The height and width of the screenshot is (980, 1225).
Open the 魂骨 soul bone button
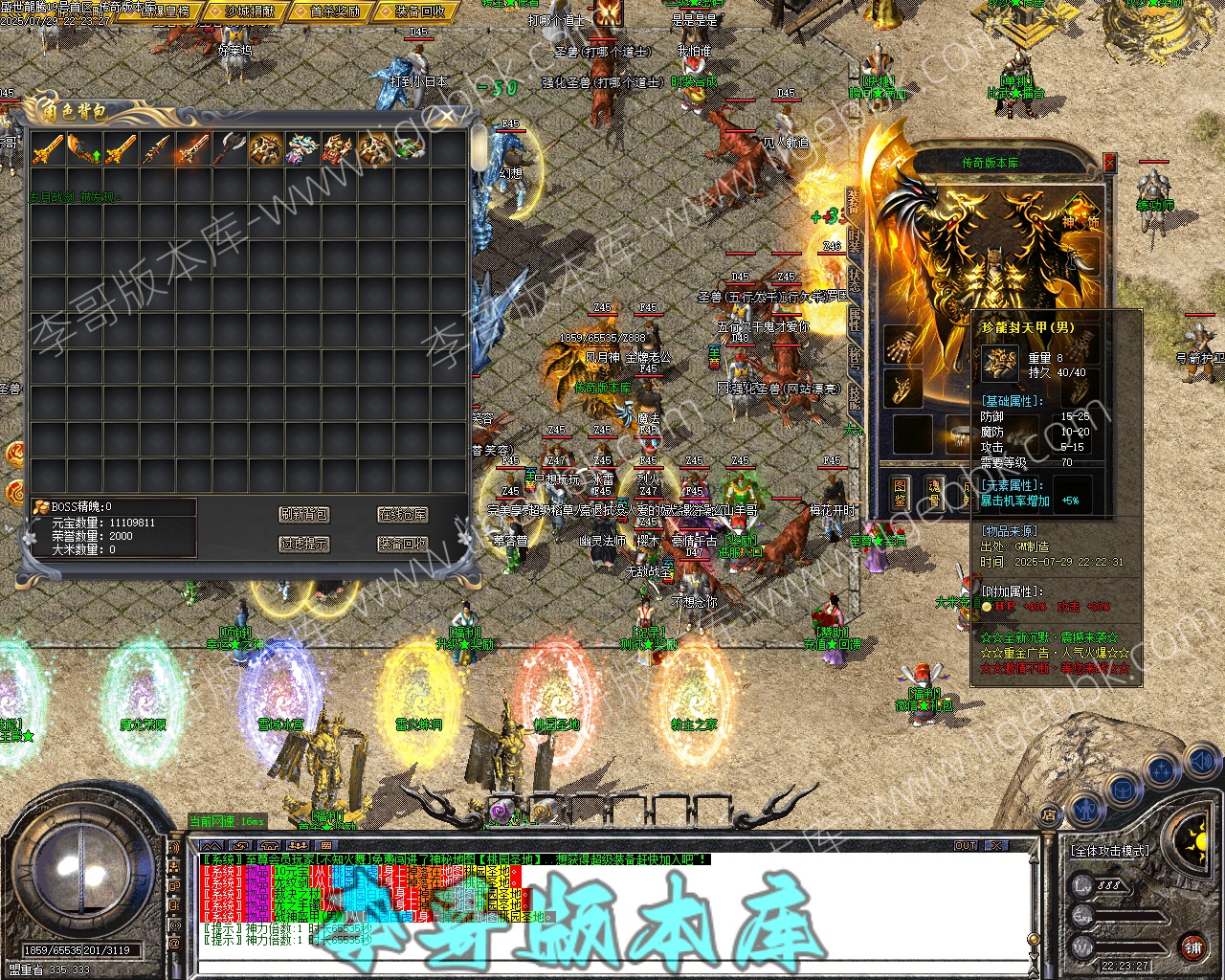(934, 491)
